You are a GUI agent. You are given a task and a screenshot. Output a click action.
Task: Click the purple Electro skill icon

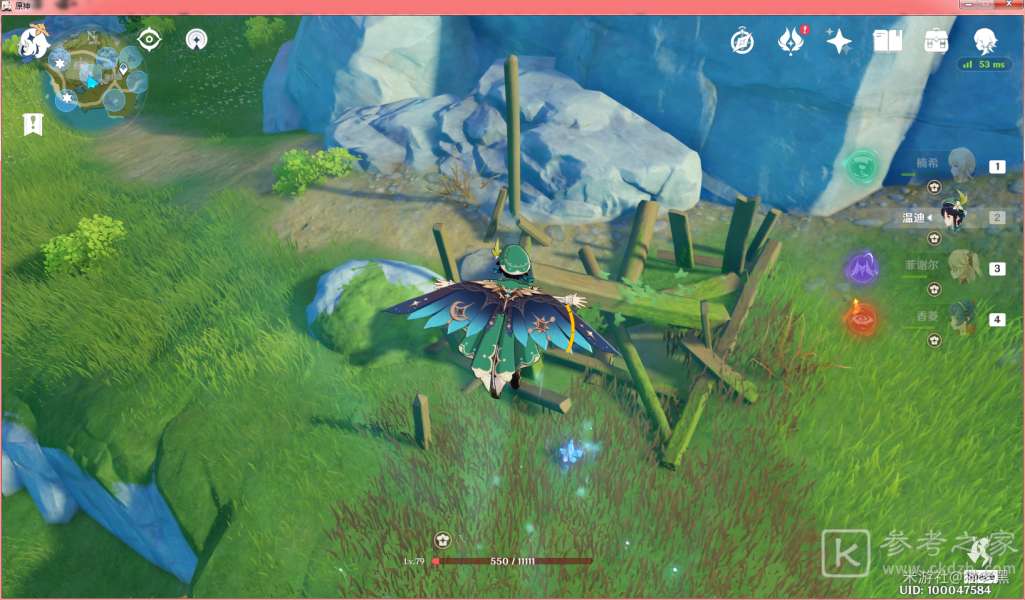862,268
